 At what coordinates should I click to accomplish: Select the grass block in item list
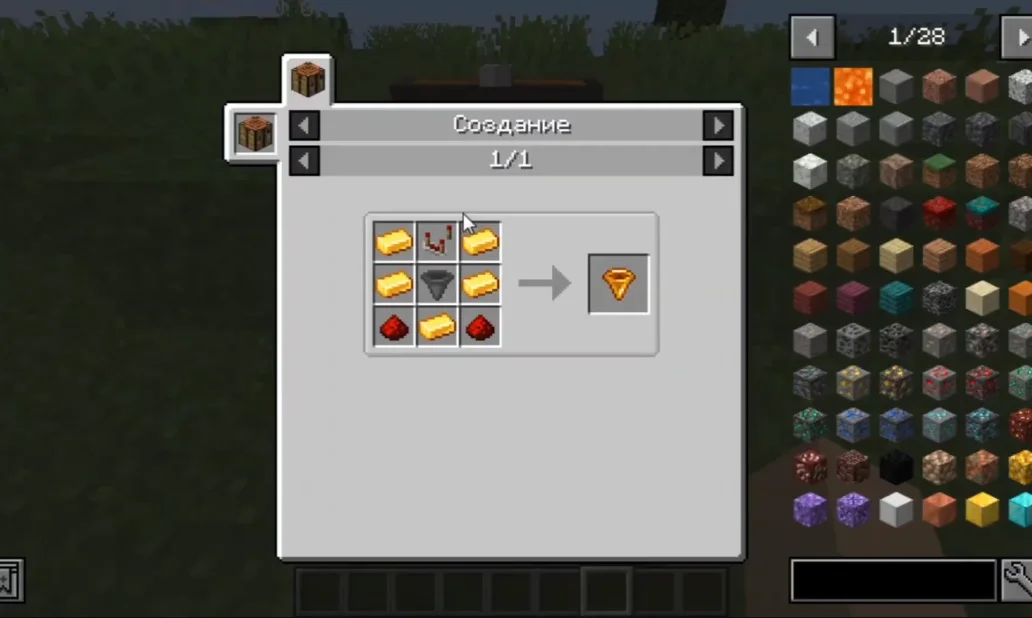point(939,171)
